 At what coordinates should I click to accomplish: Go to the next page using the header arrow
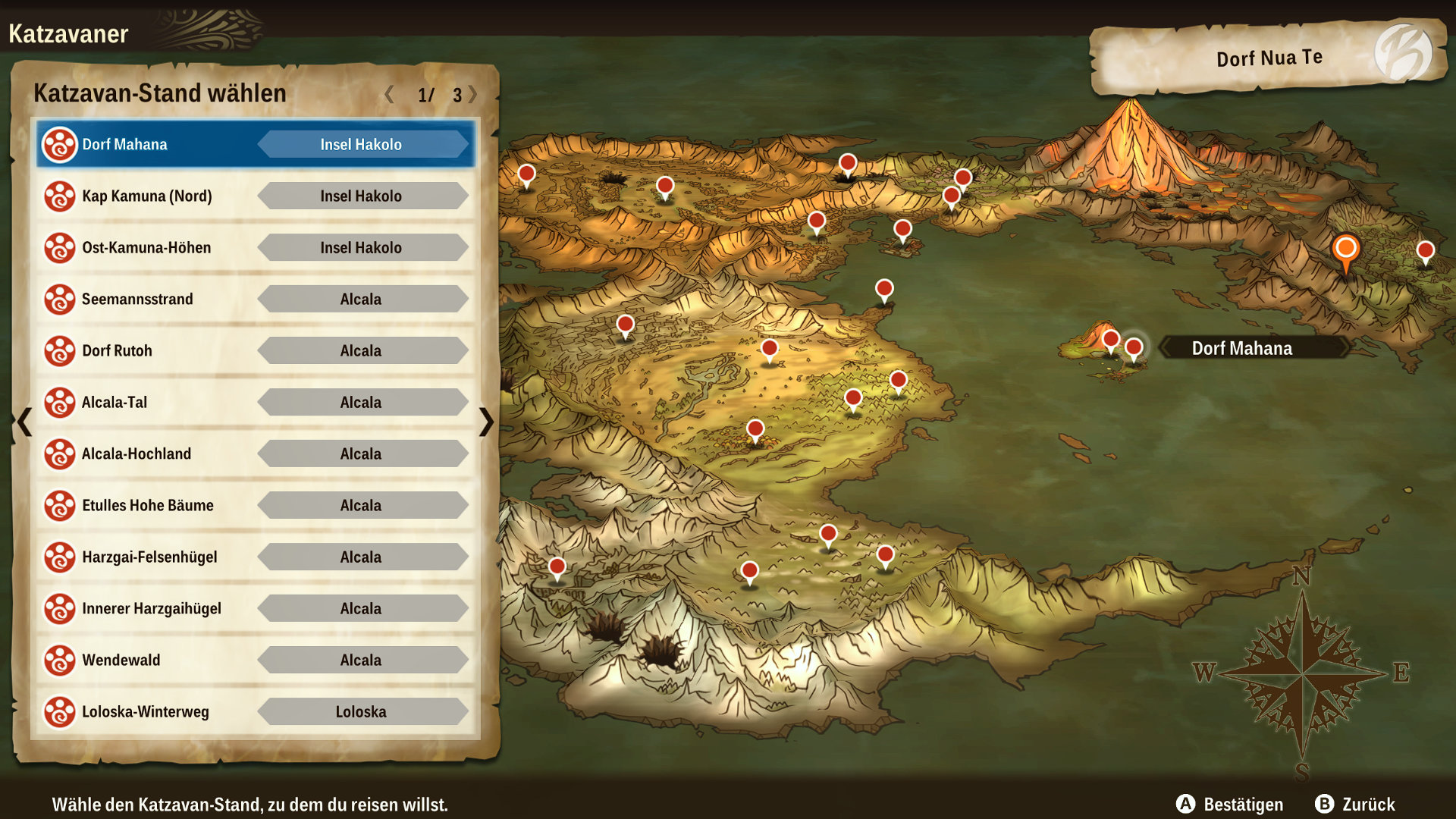(473, 94)
